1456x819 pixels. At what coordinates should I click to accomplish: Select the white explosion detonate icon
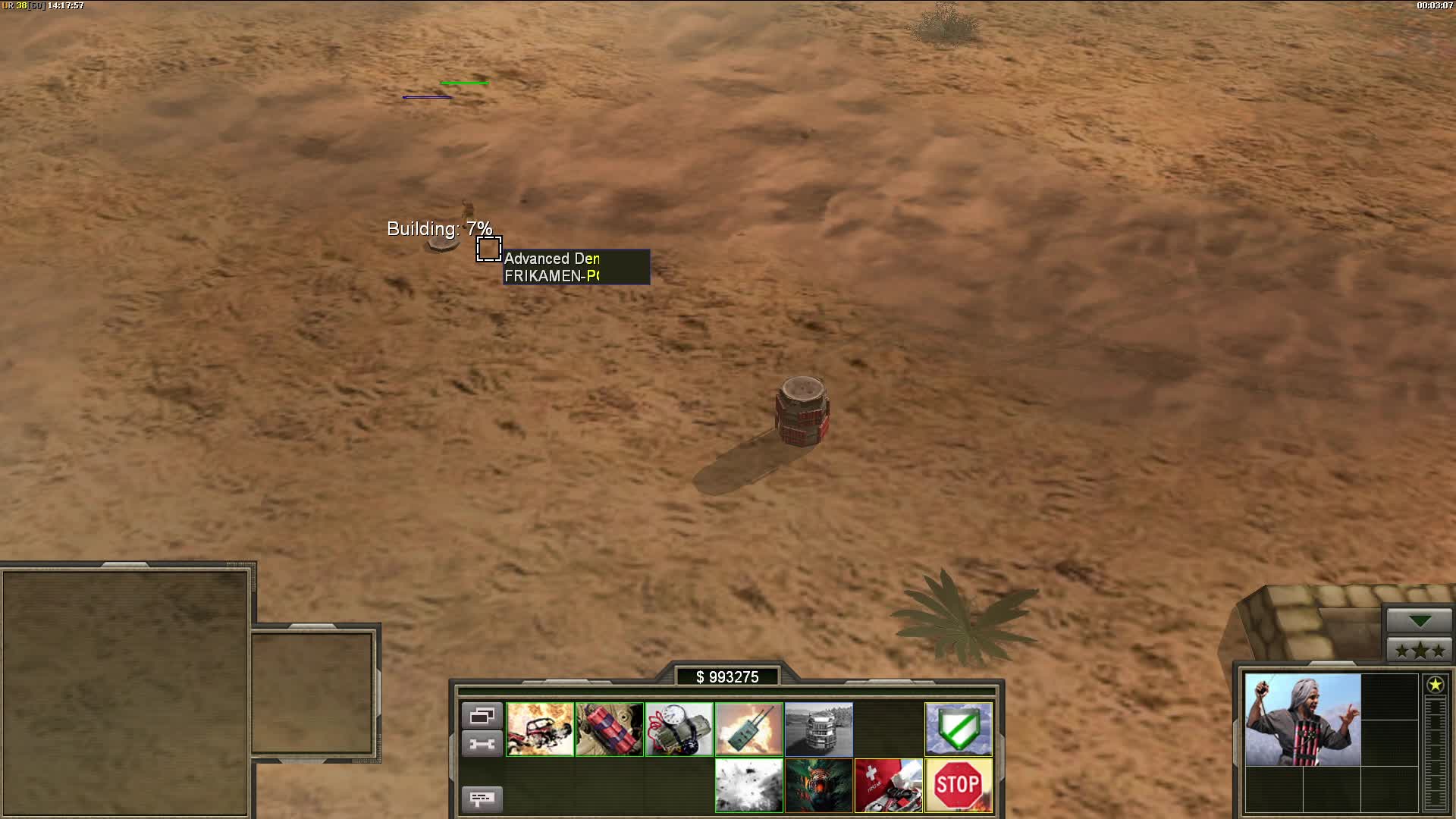point(748,785)
